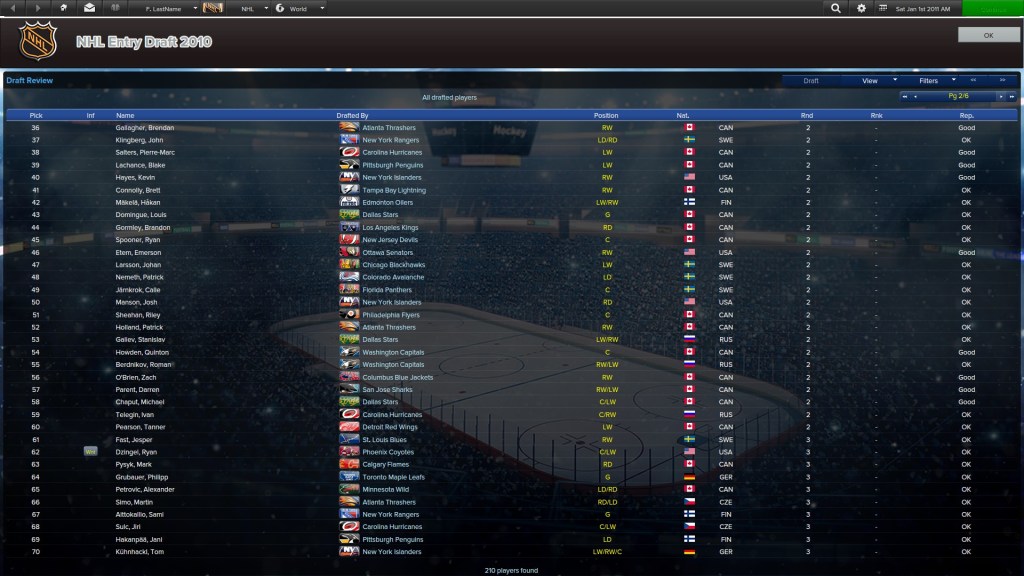The image size is (1024, 576).
Task: Sort by the Position column header
Action: (606, 116)
